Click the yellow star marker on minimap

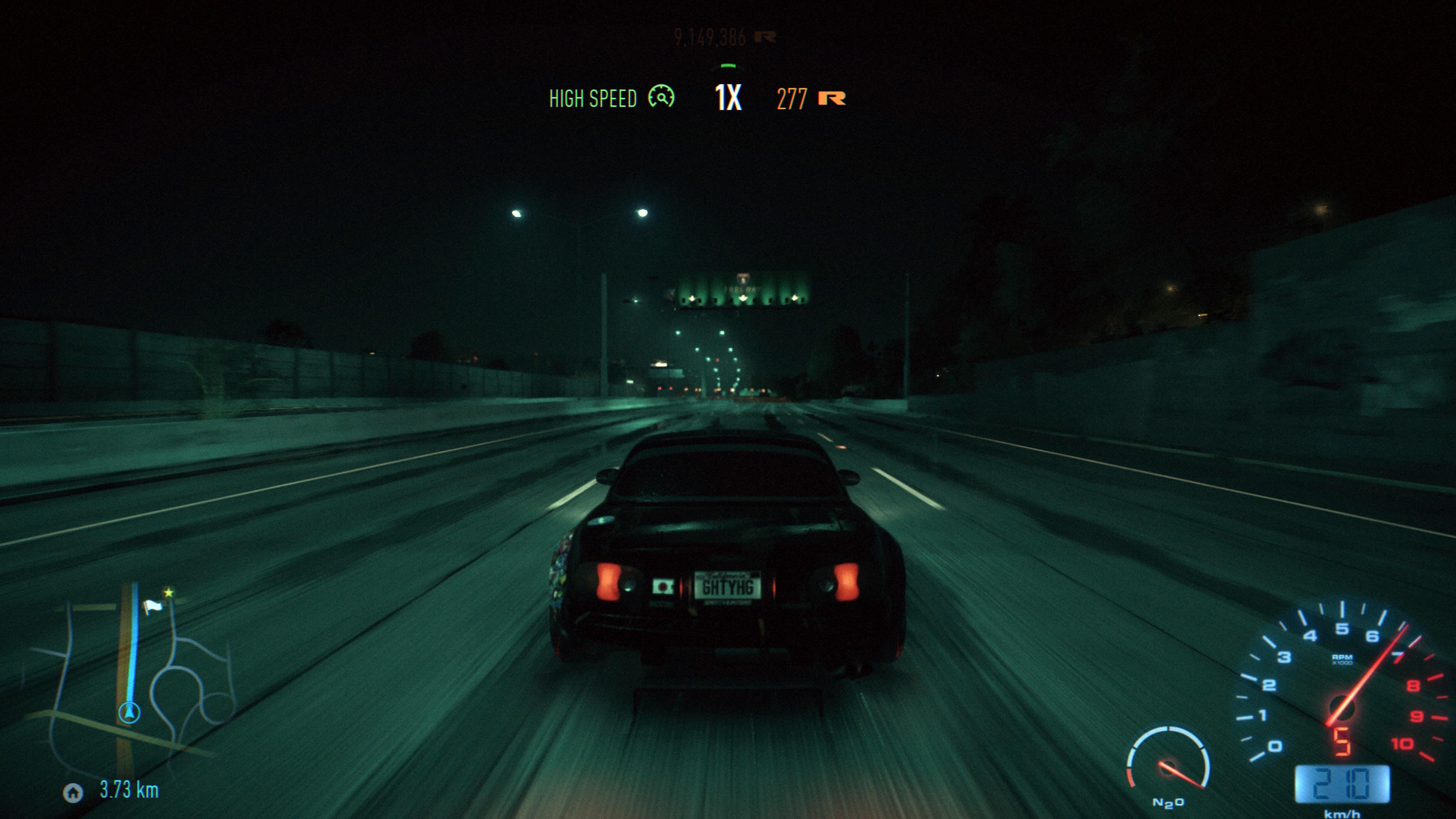168,593
